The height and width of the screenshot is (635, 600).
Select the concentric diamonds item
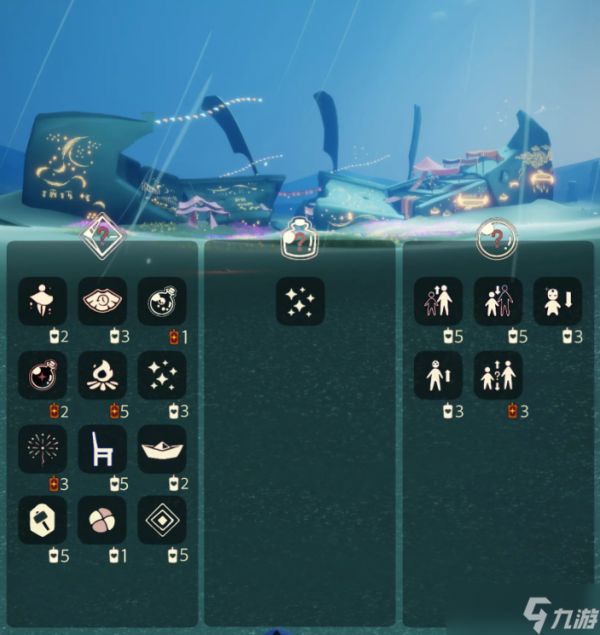161,520
